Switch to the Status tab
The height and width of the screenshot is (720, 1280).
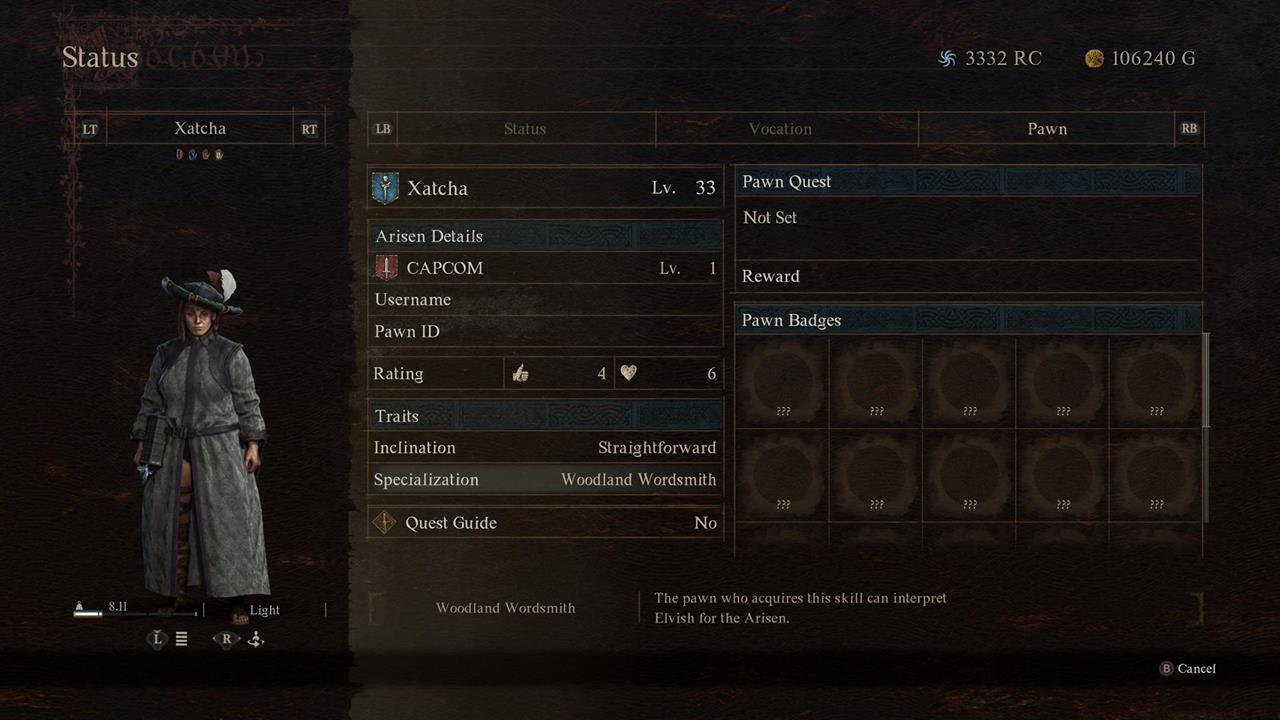tap(524, 128)
